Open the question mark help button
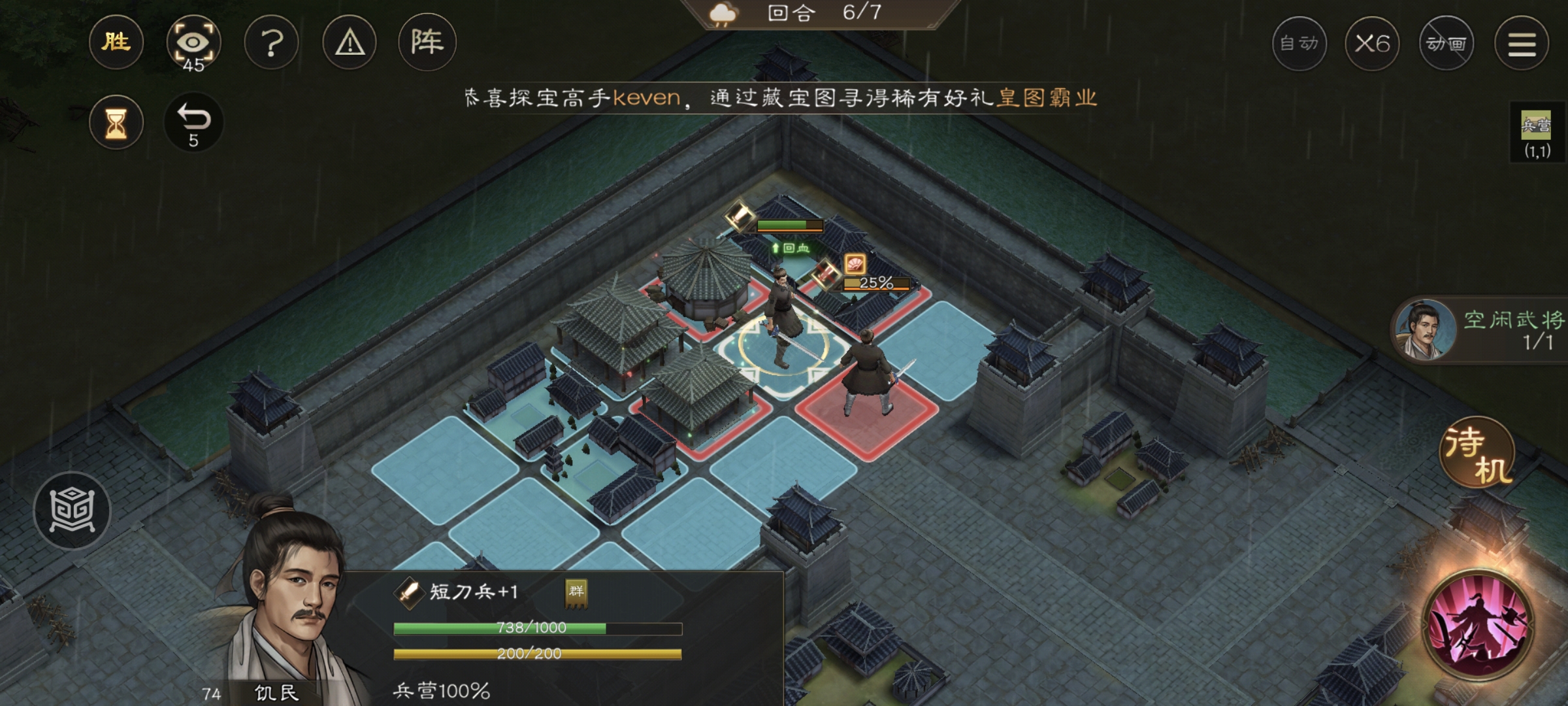 click(271, 43)
